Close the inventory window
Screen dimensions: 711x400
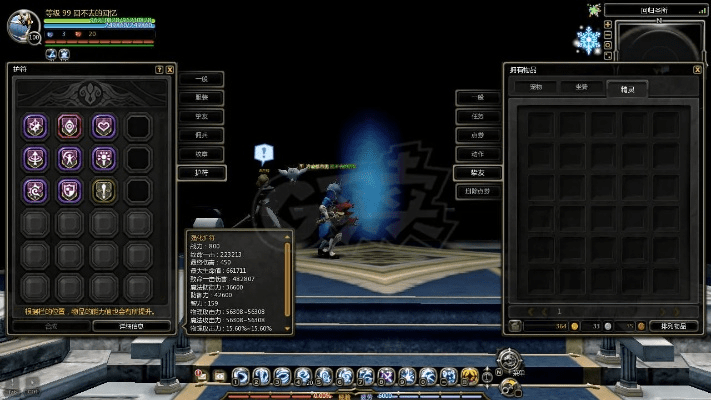[699, 70]
